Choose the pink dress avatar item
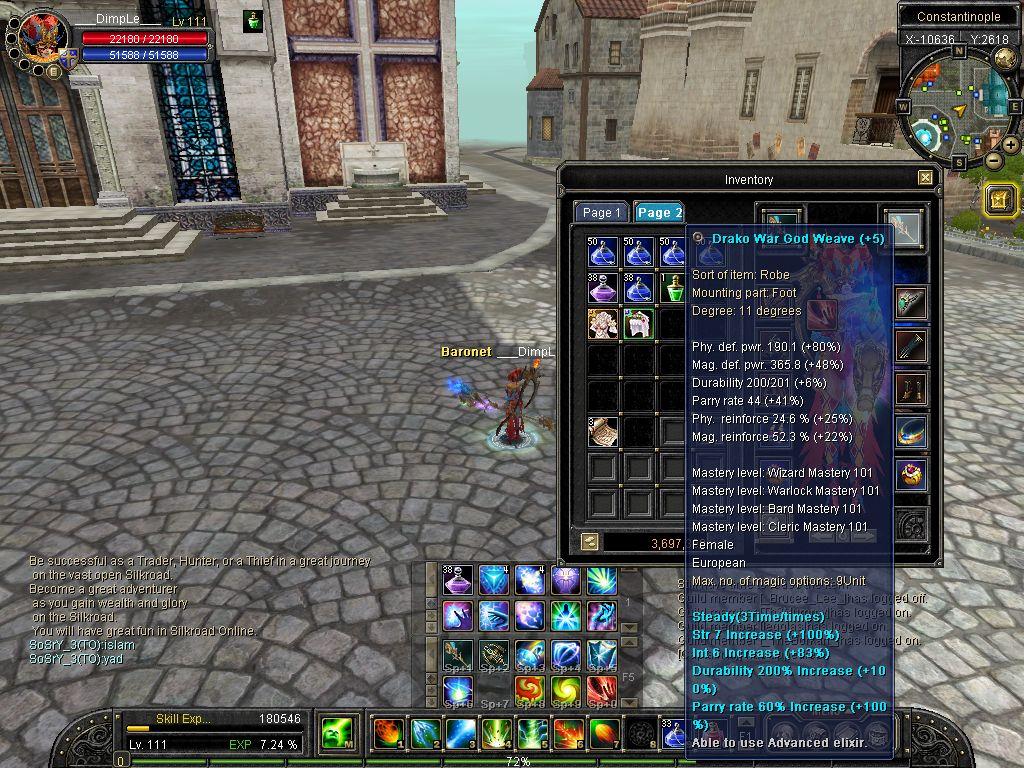The image size is (1024, 768). (603, 324)
